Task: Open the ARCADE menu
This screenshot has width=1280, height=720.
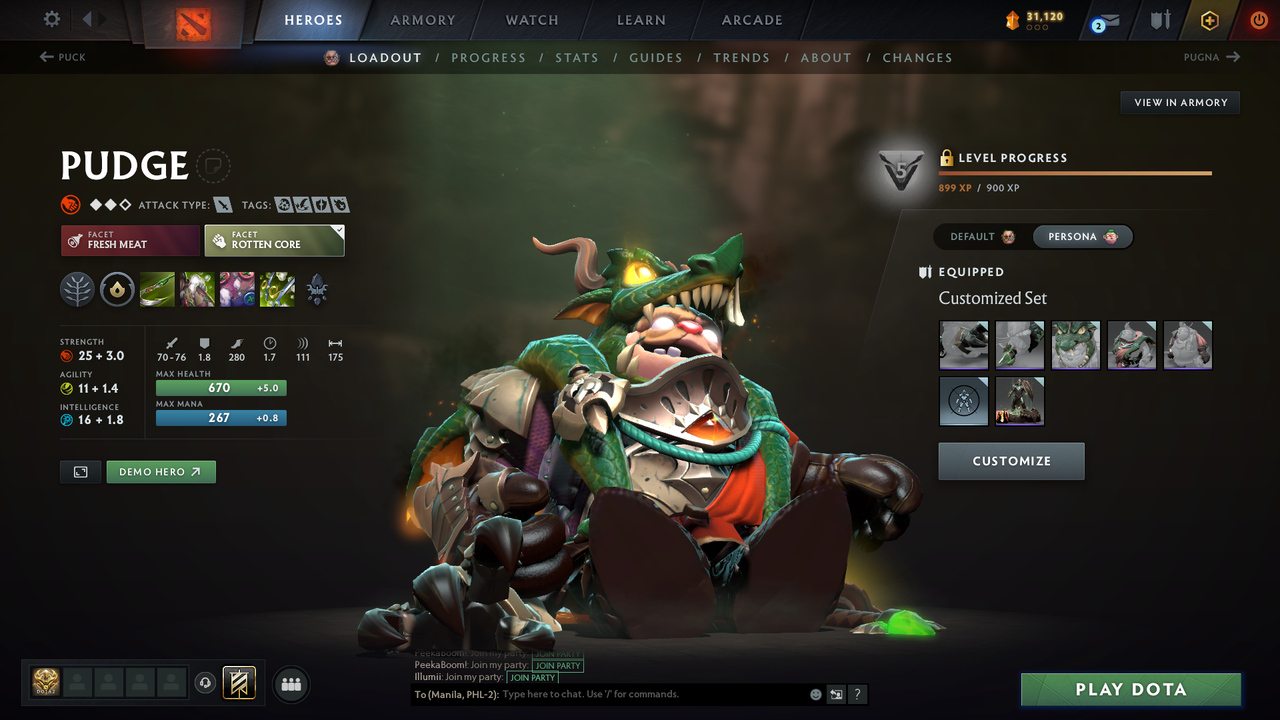Action: tap(751, 20)
